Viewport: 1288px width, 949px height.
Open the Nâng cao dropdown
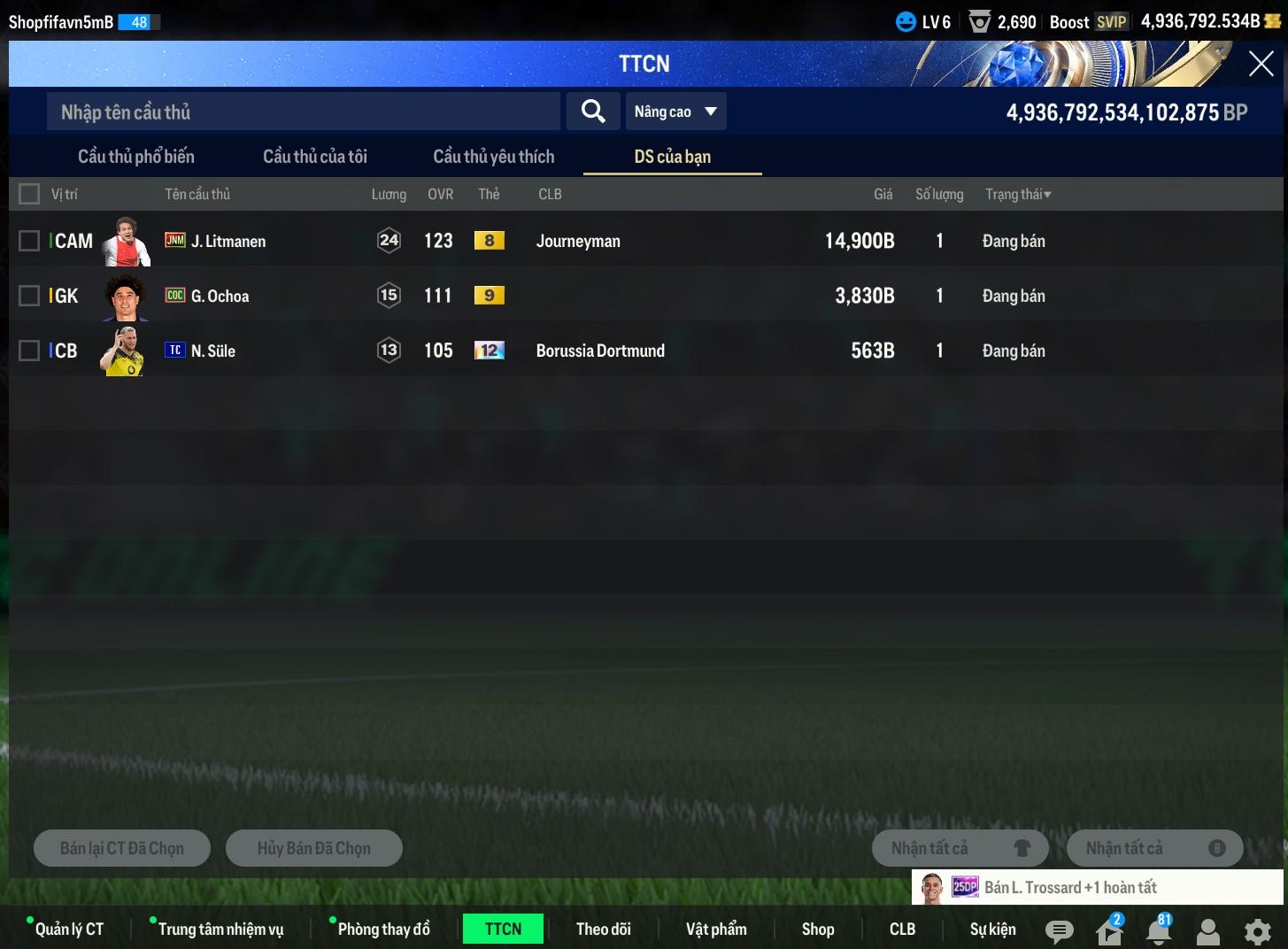[x=675, y=112]
